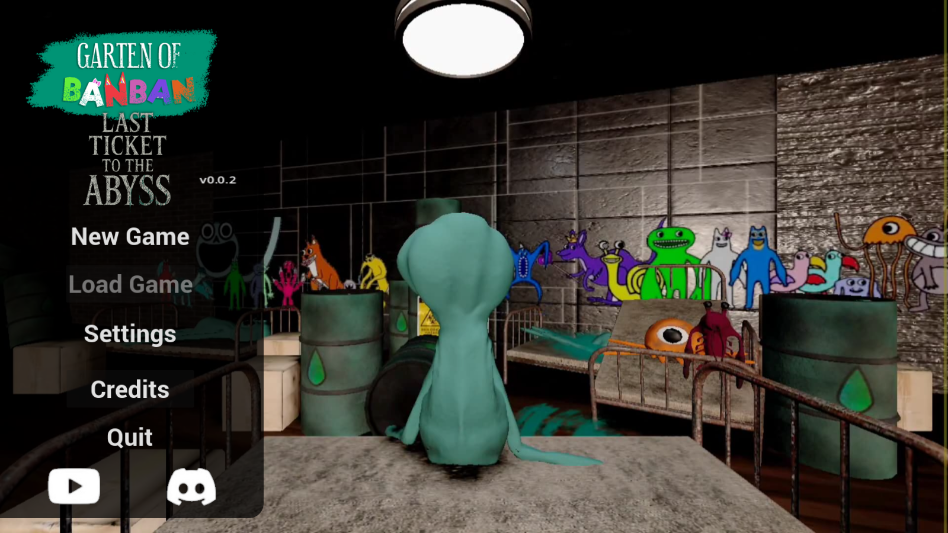View the Credits screen

(130, 389)
